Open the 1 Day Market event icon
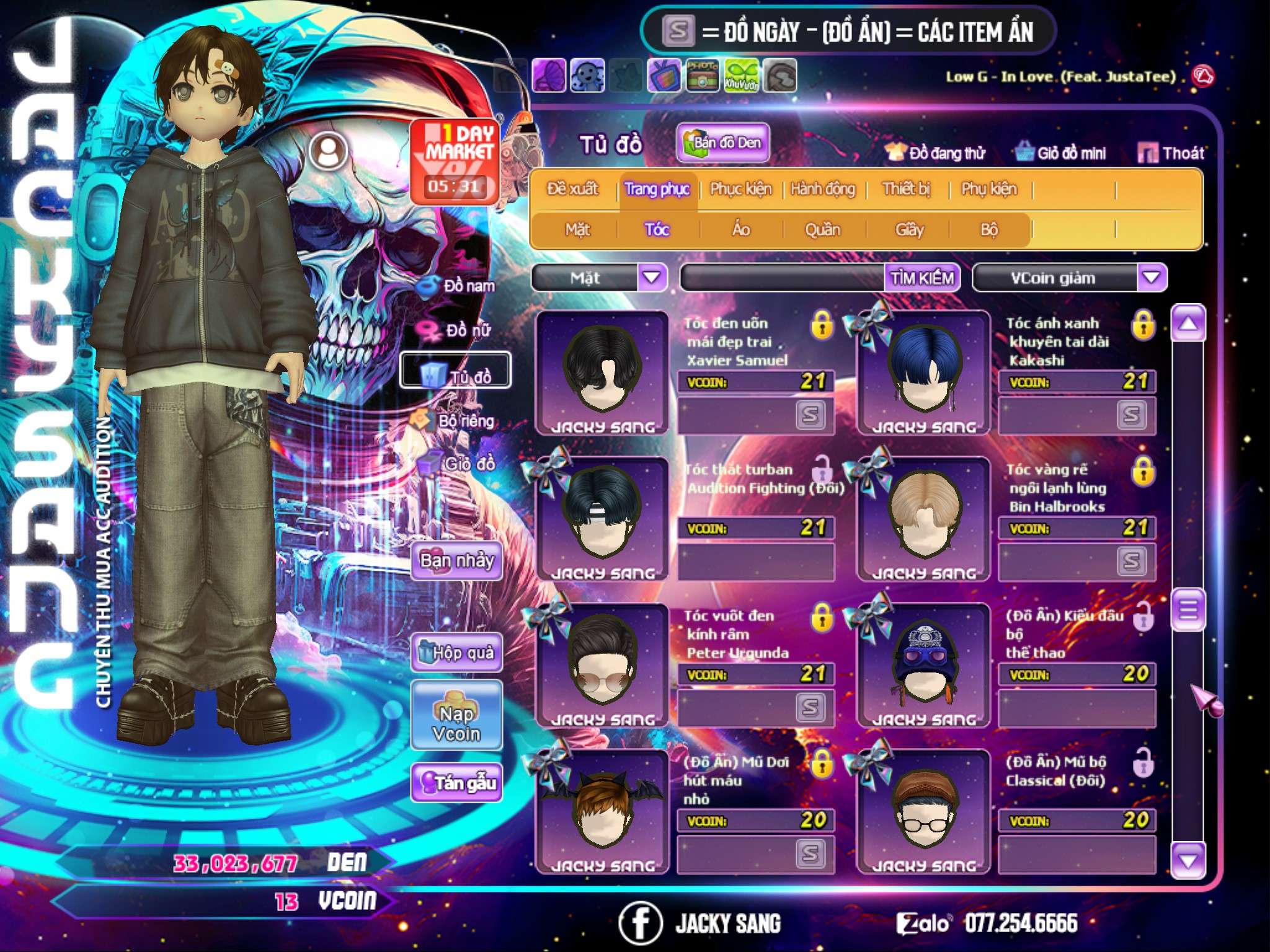 click(455, 161)
